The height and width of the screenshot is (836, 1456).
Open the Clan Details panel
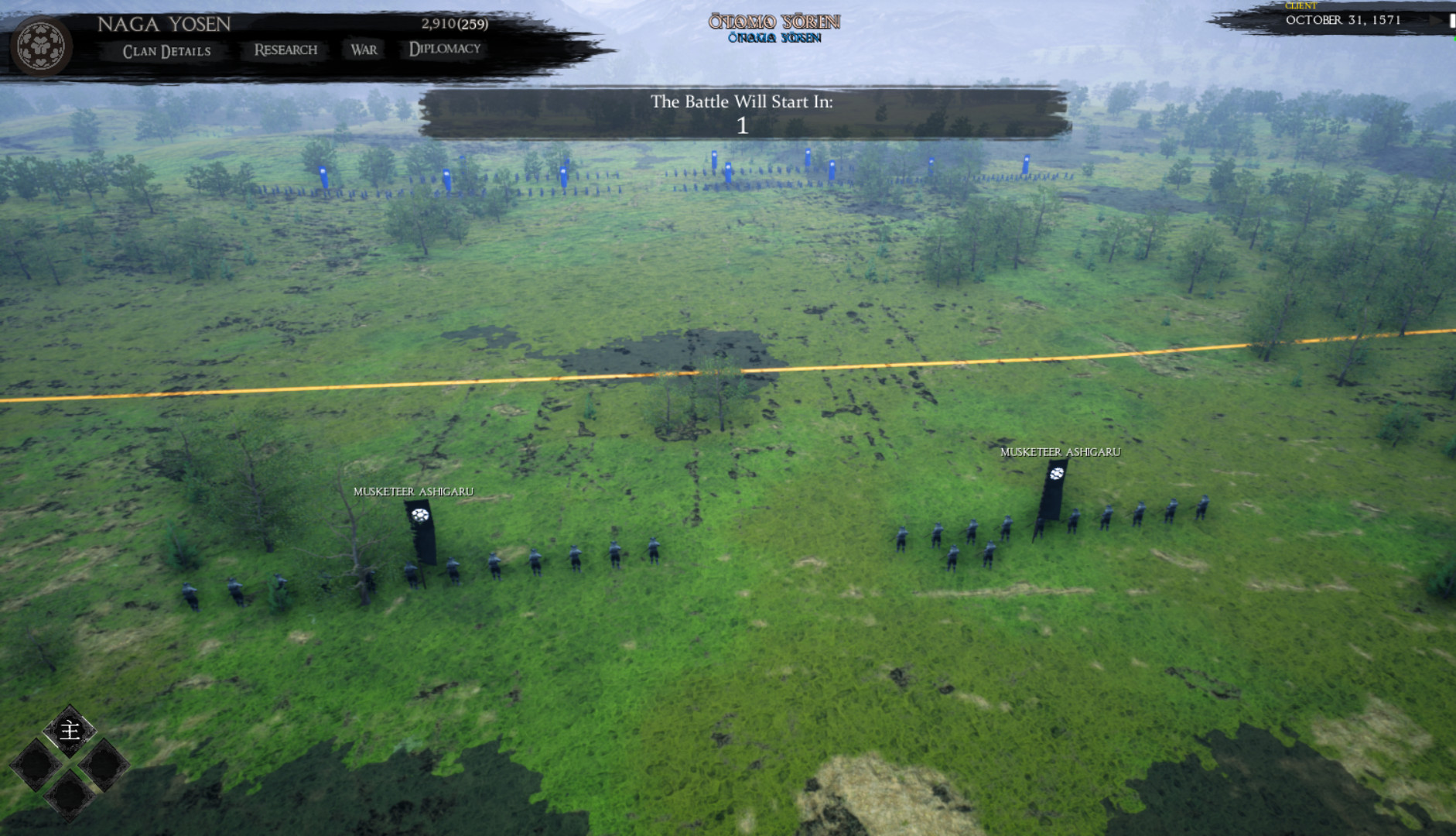pos(167,51)
